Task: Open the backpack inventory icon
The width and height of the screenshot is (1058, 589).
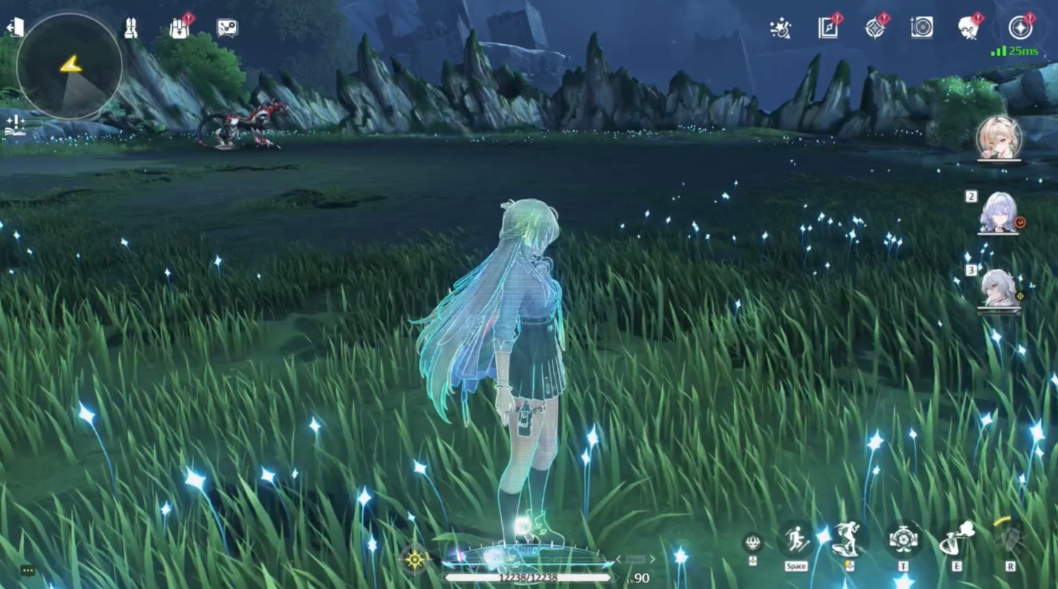Action: pyautogui.click(x=180, y=28)
